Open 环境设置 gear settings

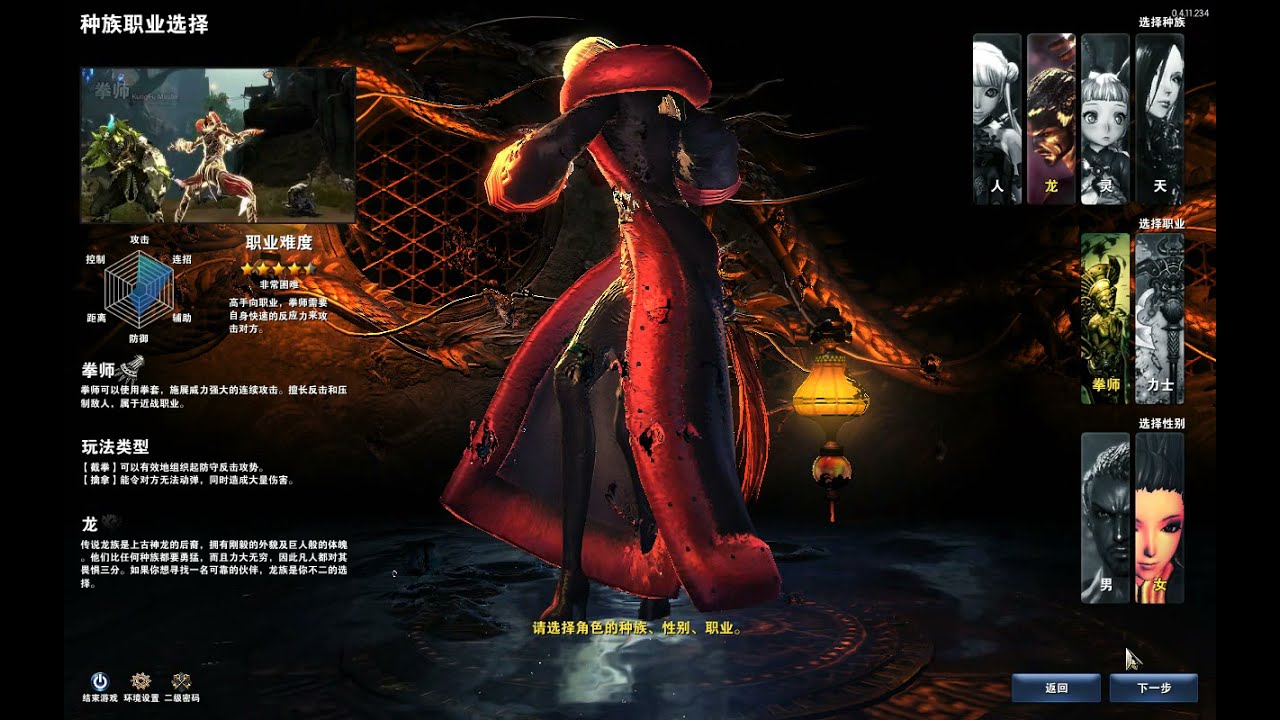pos(141,683)
